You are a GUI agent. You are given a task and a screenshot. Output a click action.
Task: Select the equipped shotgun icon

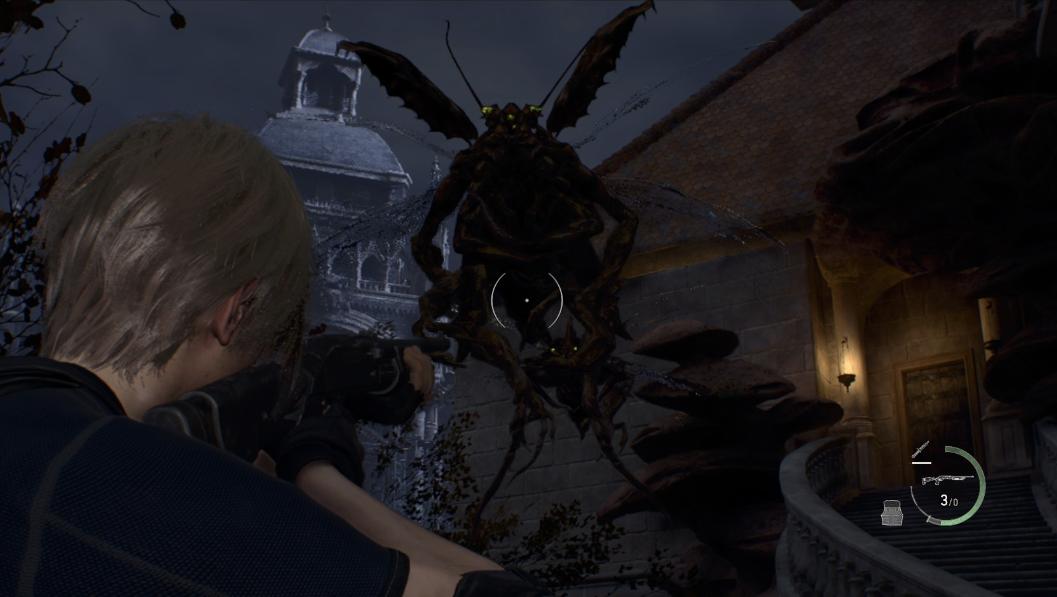[946, 480]
